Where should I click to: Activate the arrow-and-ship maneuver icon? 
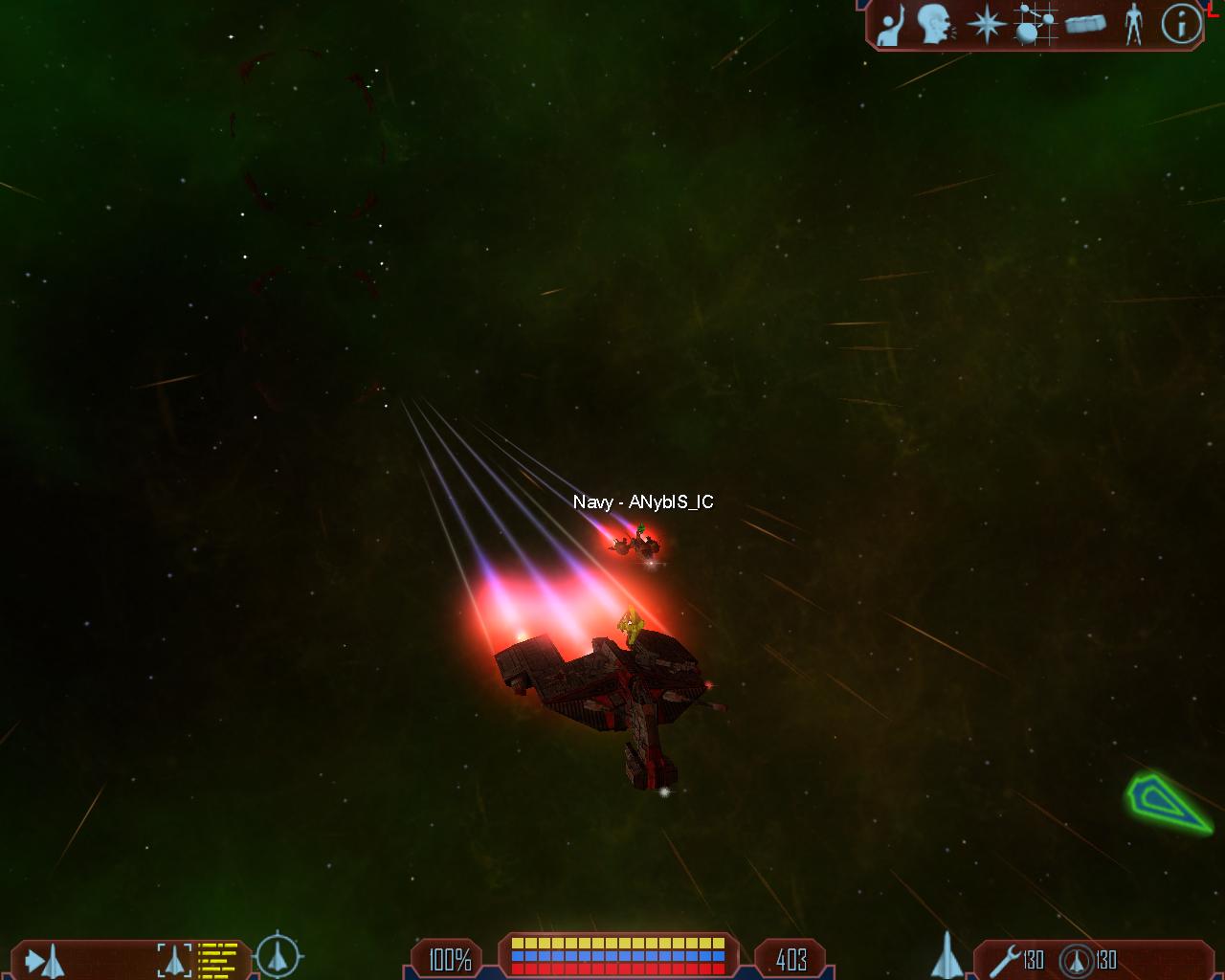(44, 960)
